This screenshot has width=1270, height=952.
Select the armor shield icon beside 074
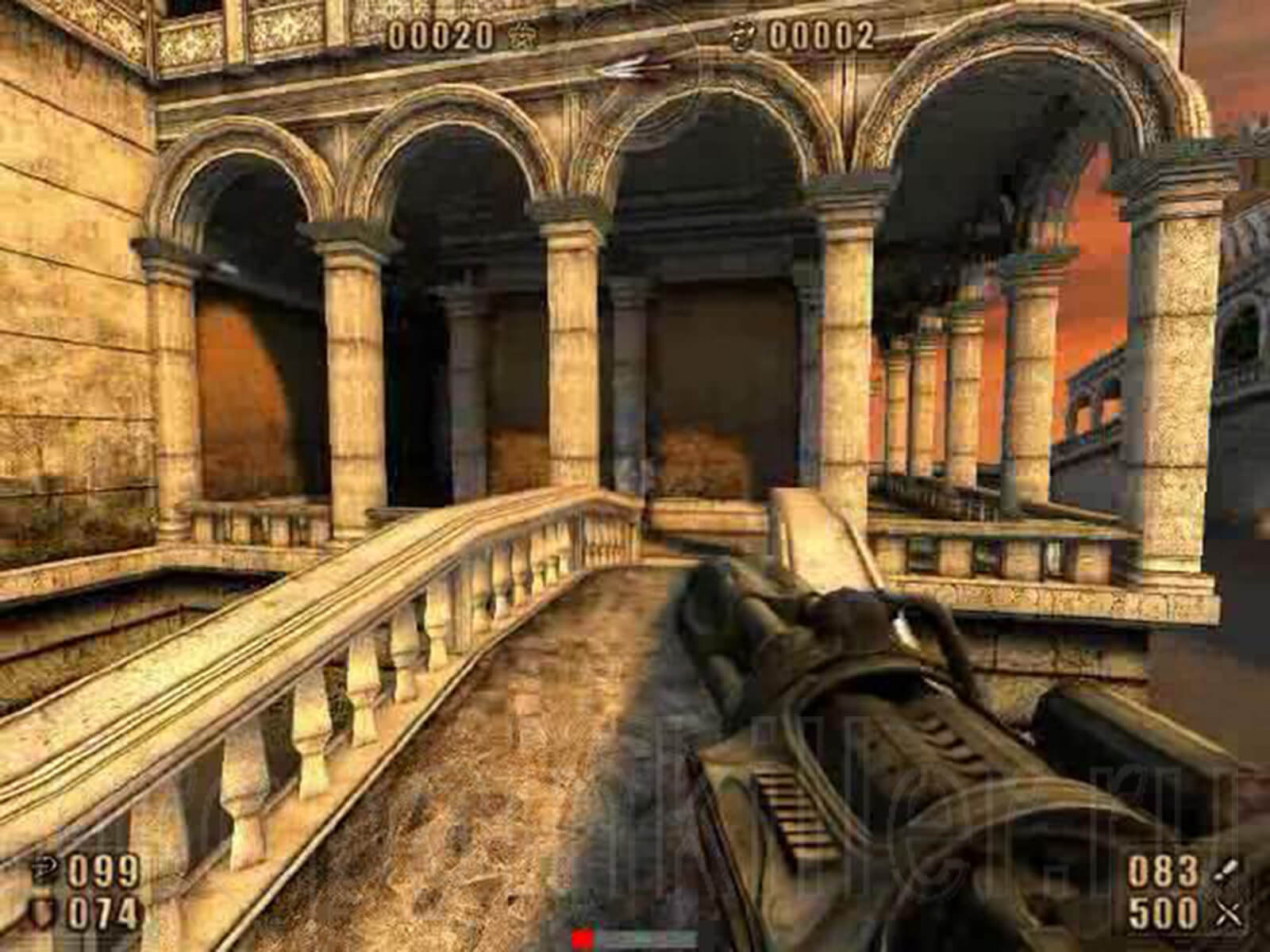point(40,910)
